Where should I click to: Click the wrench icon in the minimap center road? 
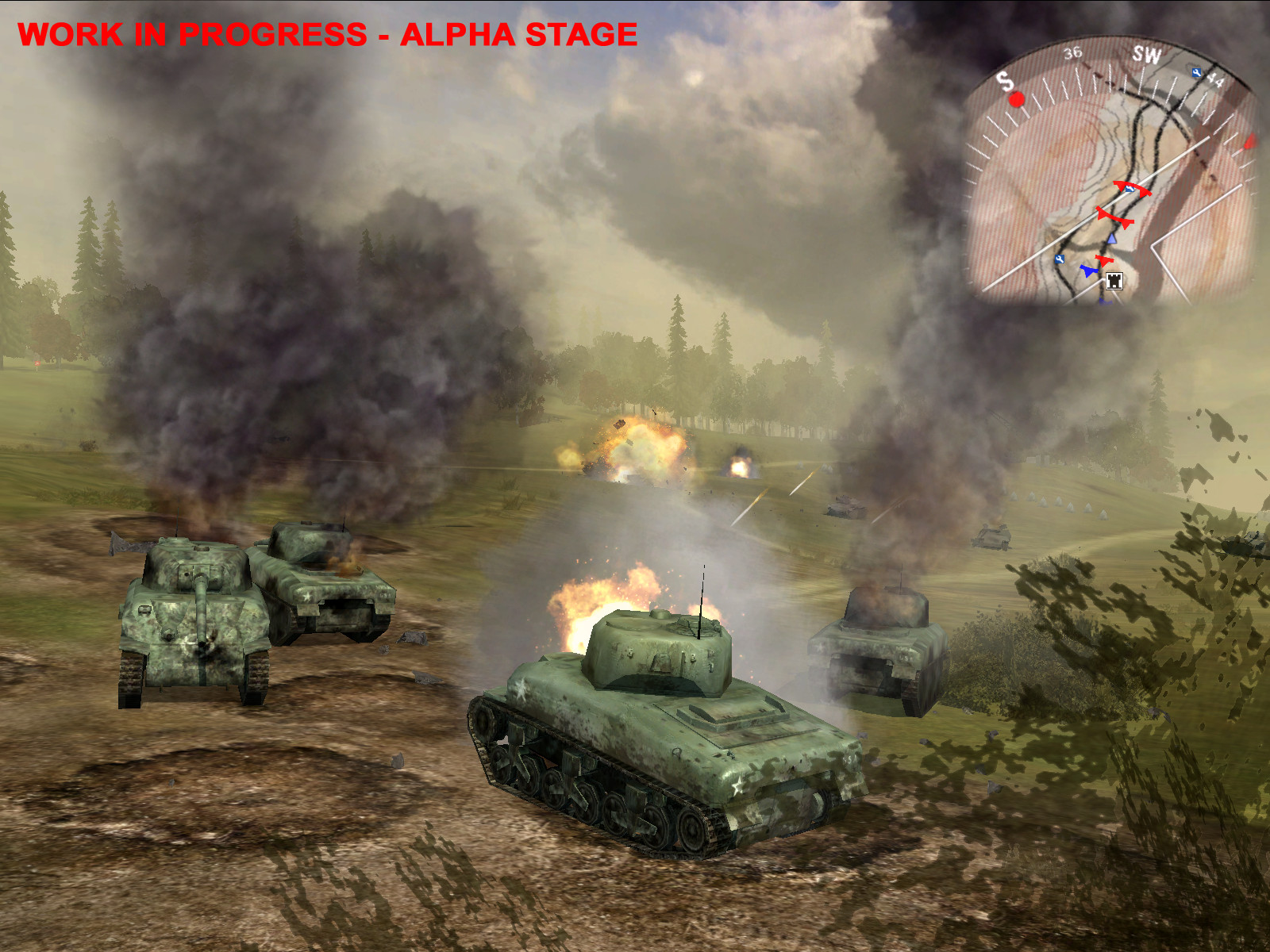pos(1130,190)
